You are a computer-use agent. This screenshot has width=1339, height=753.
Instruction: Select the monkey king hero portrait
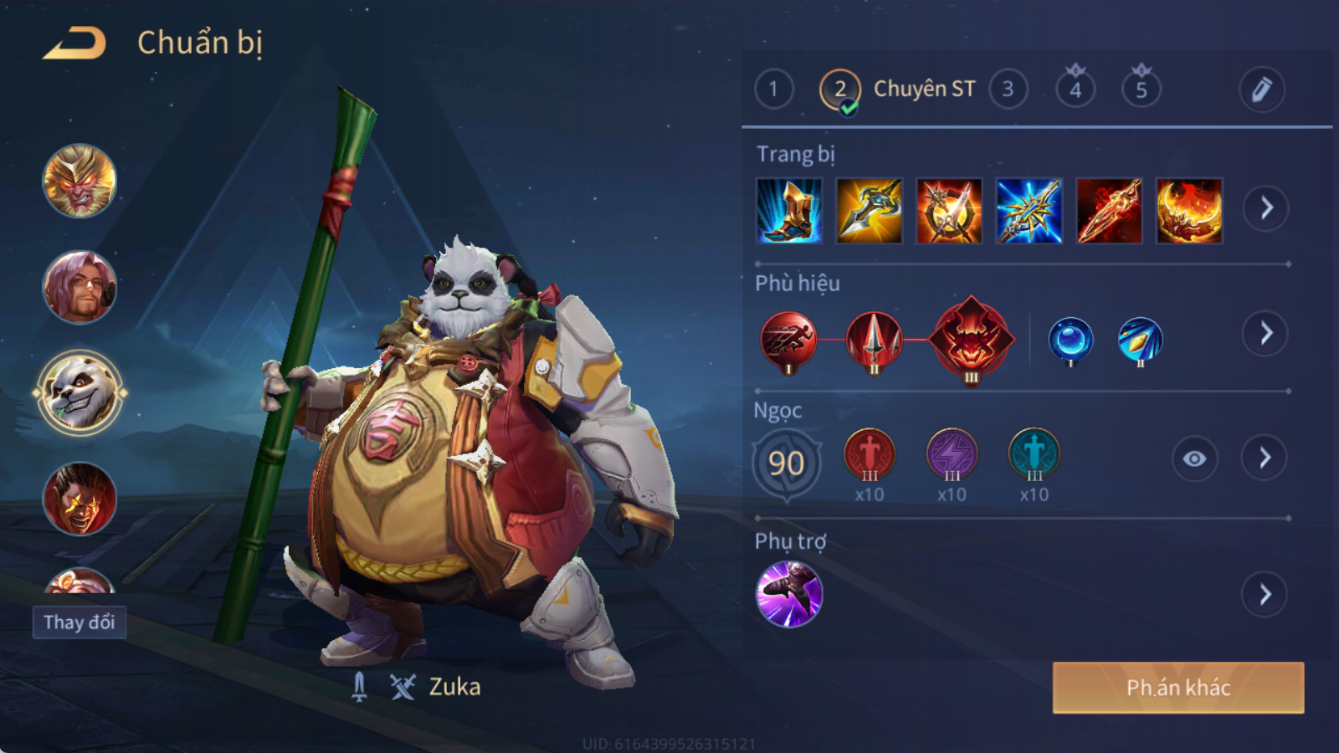[x=79, y=182]
